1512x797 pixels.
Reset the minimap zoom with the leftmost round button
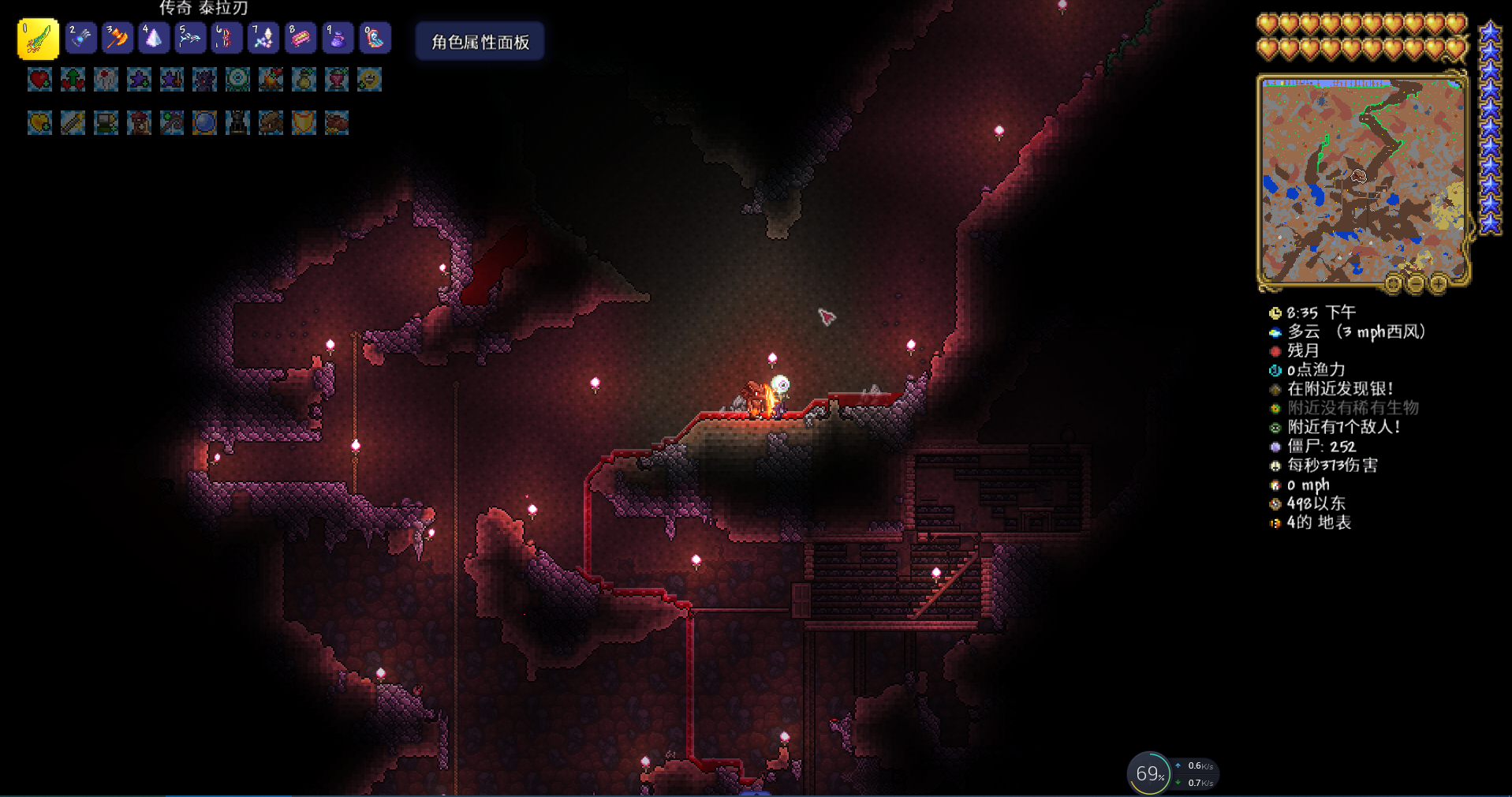[x=1394, y=283]
